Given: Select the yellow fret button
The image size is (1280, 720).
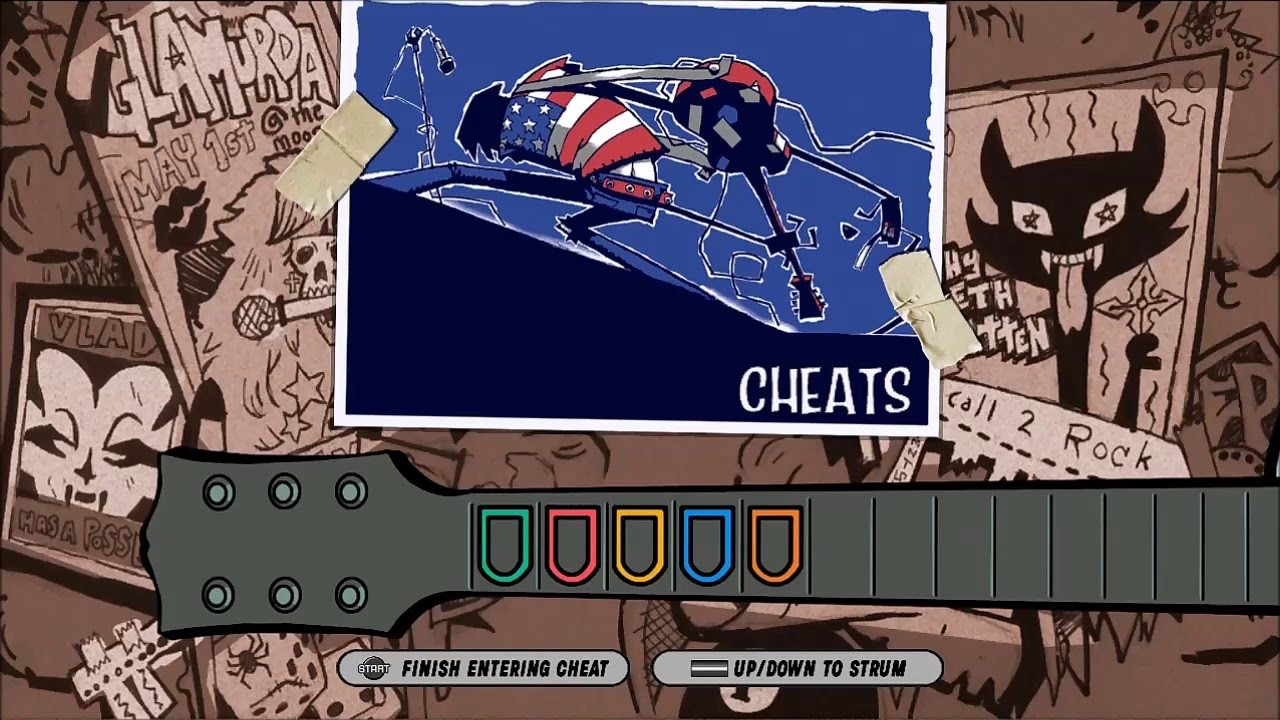Looking at the screenshot, I should point(639,543).
